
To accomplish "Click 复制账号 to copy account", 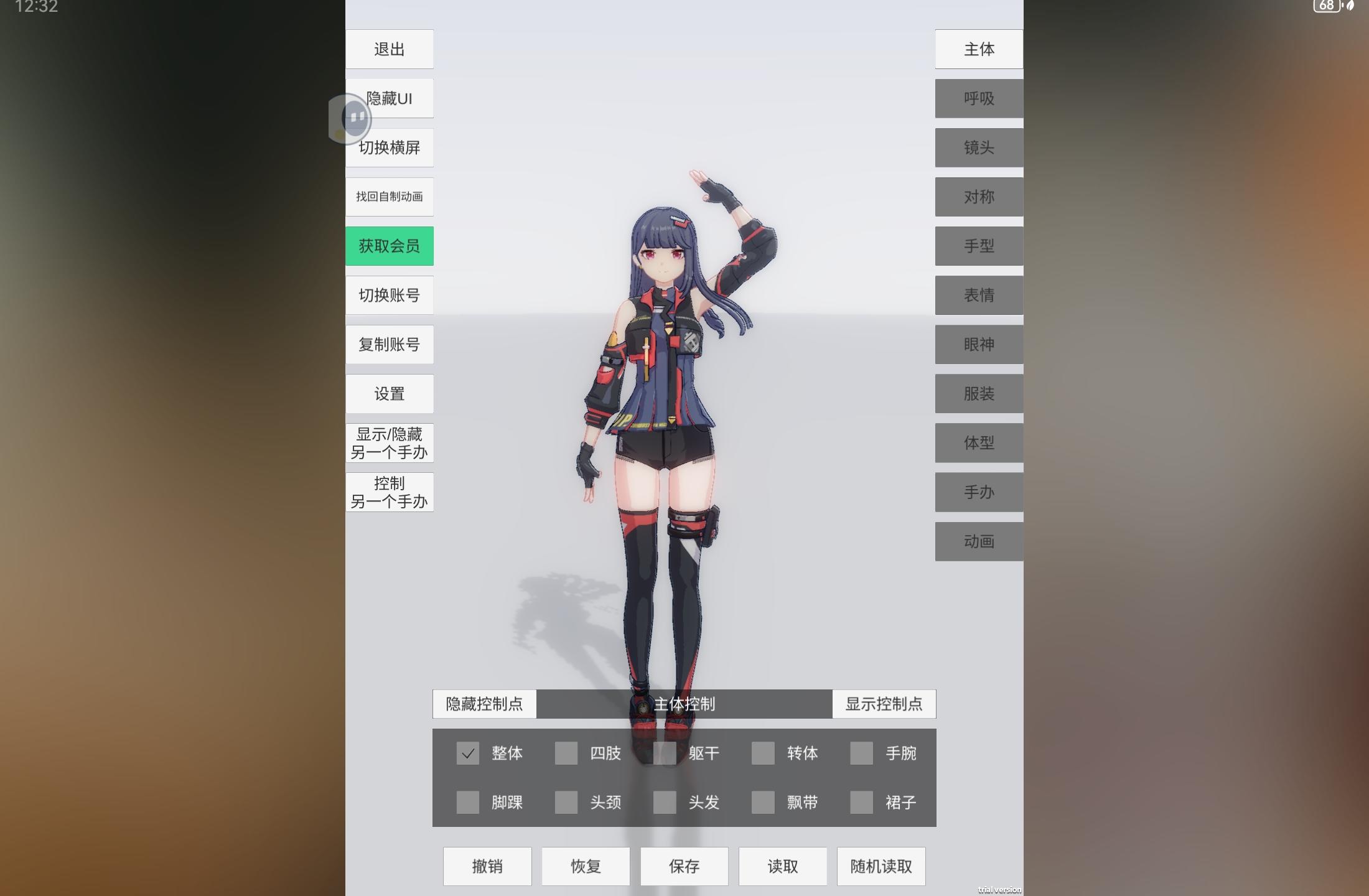I will (390, 344).
